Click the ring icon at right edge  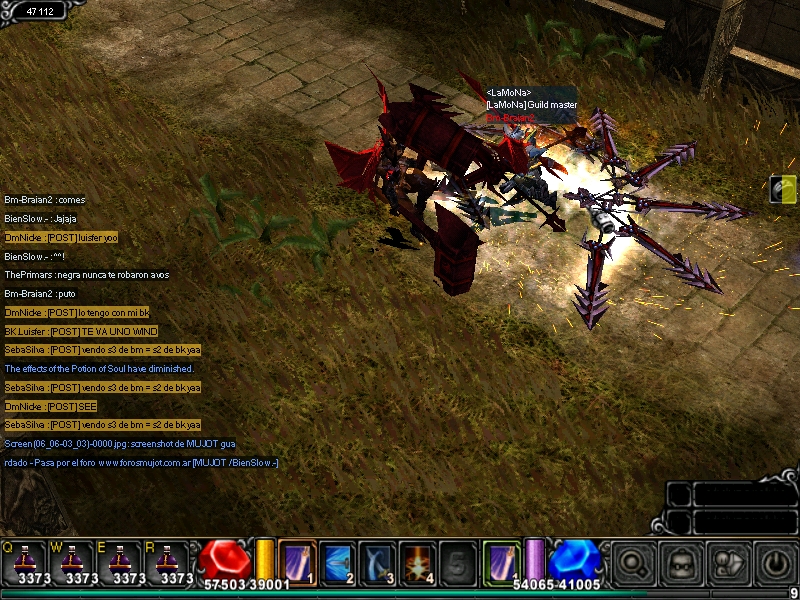click(785, 188)
